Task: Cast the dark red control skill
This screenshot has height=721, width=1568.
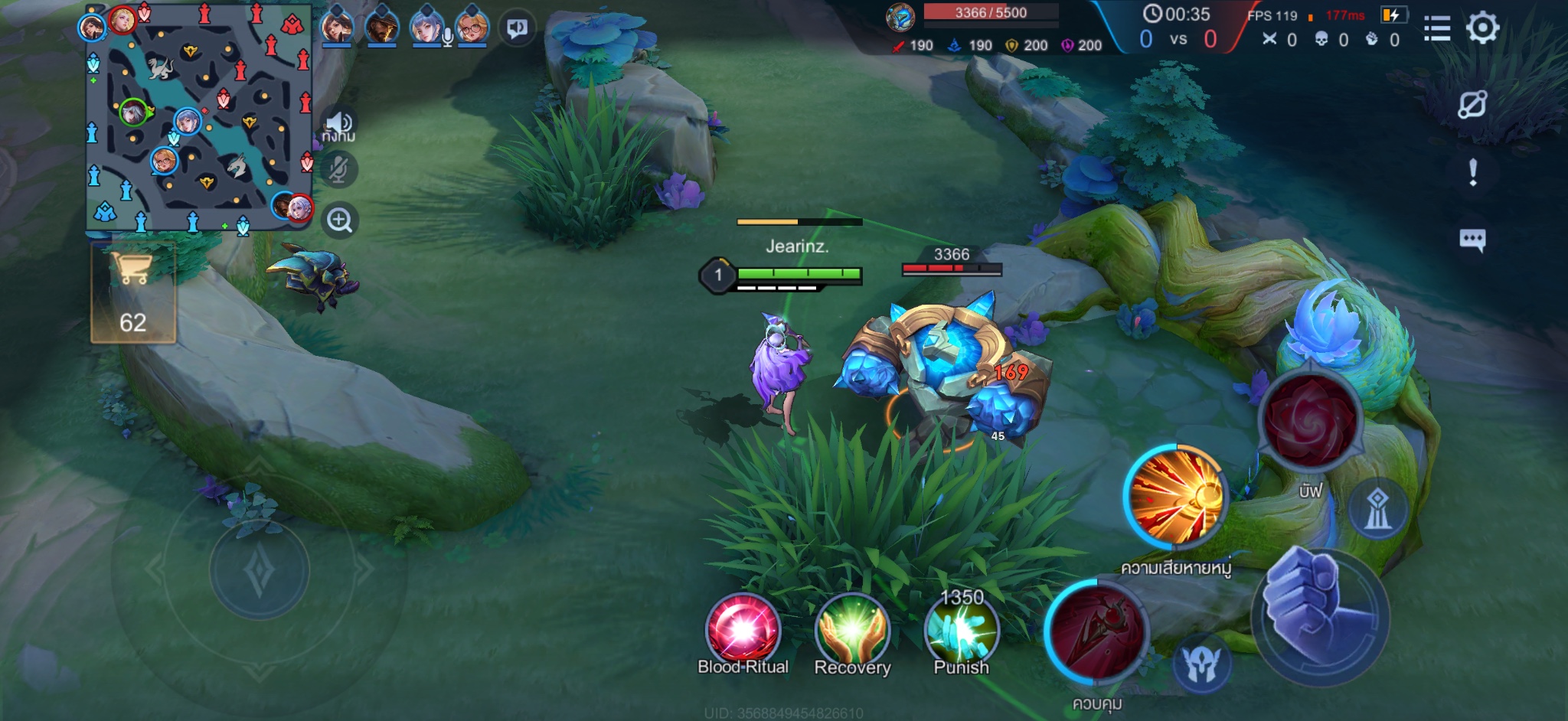Action: tap(1097, 633)
